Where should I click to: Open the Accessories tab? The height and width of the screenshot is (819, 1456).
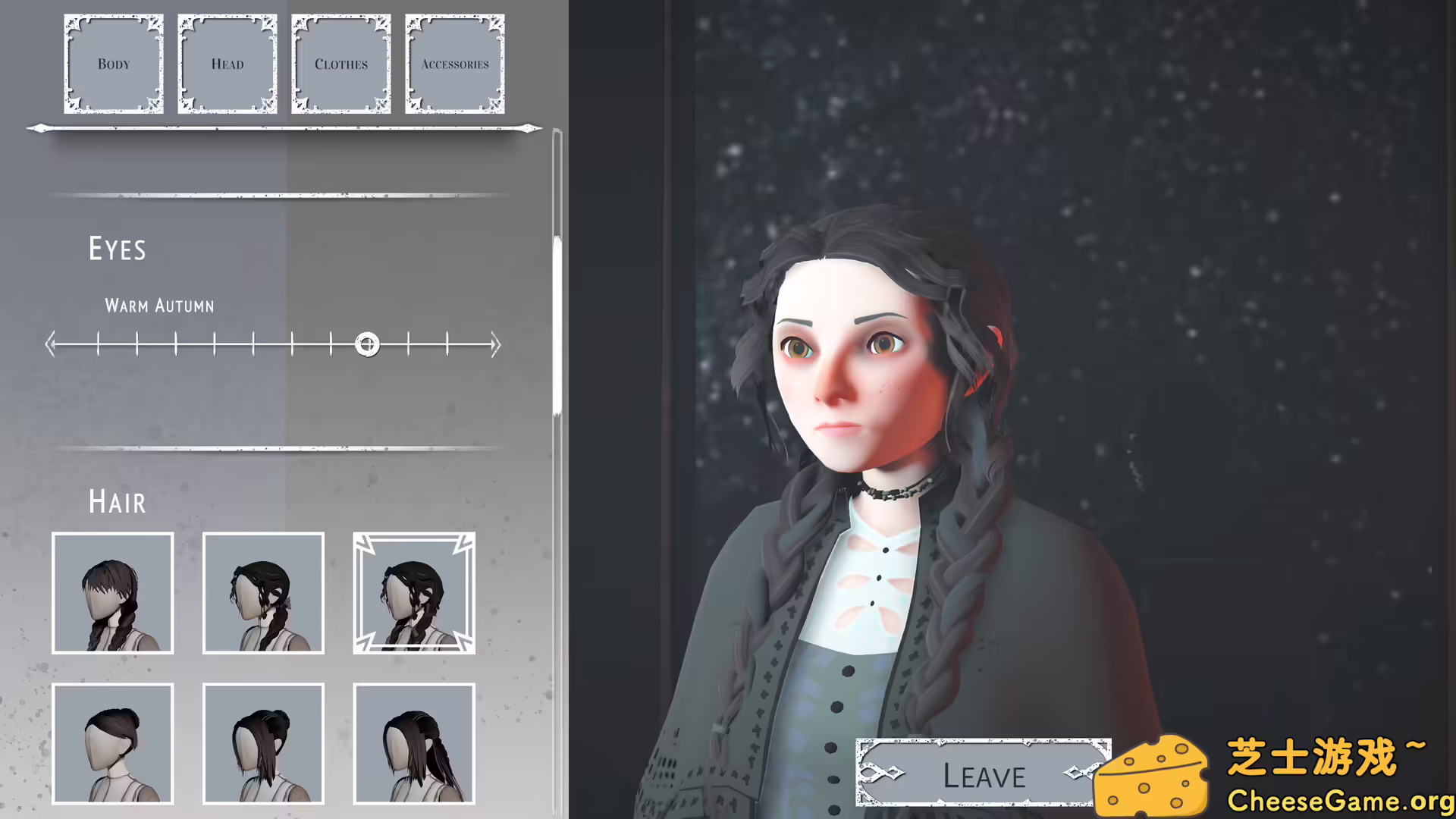(454, 64)
